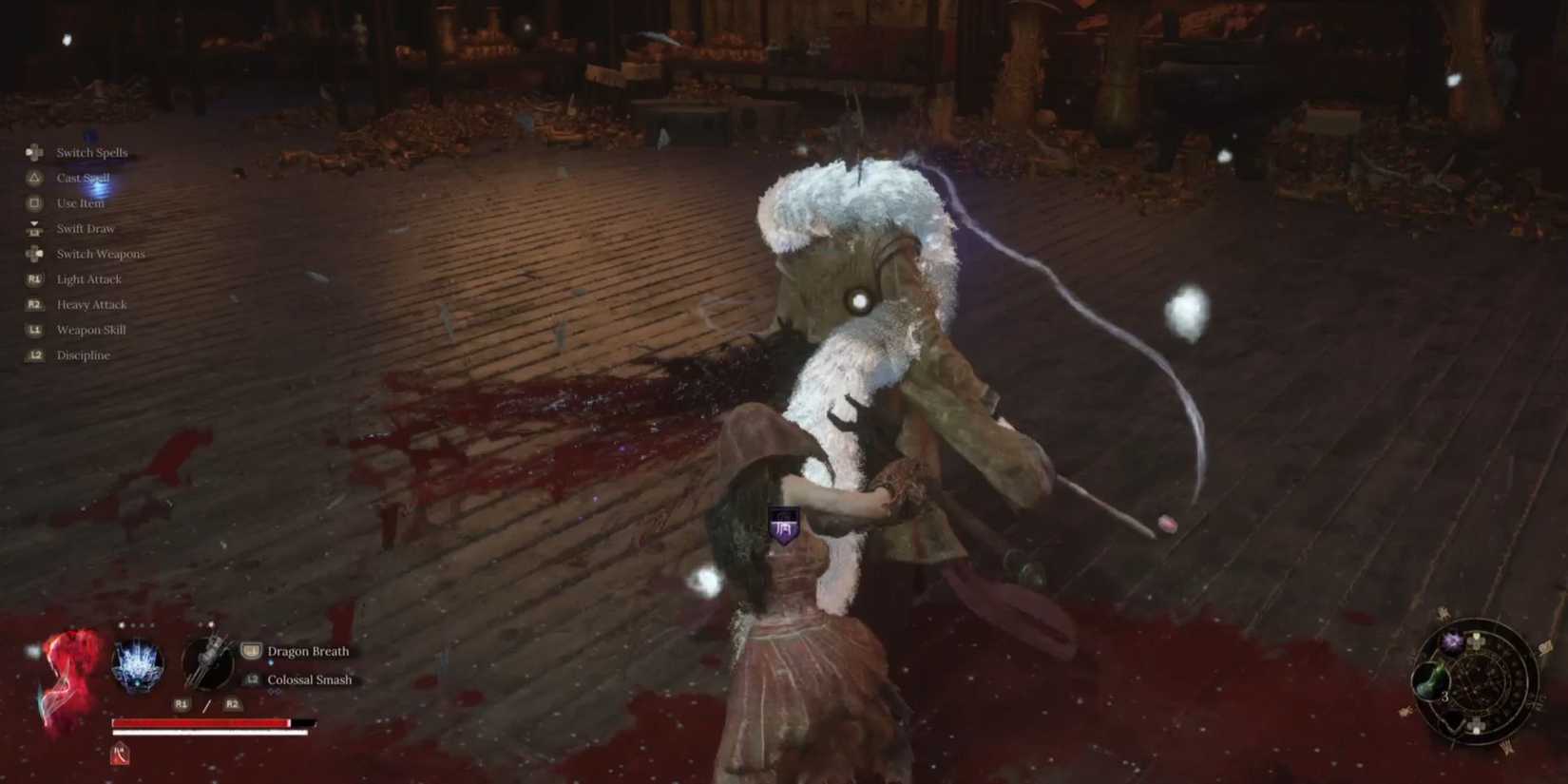Select the Light Attack entry in the controls list

[x=88, y=278]
